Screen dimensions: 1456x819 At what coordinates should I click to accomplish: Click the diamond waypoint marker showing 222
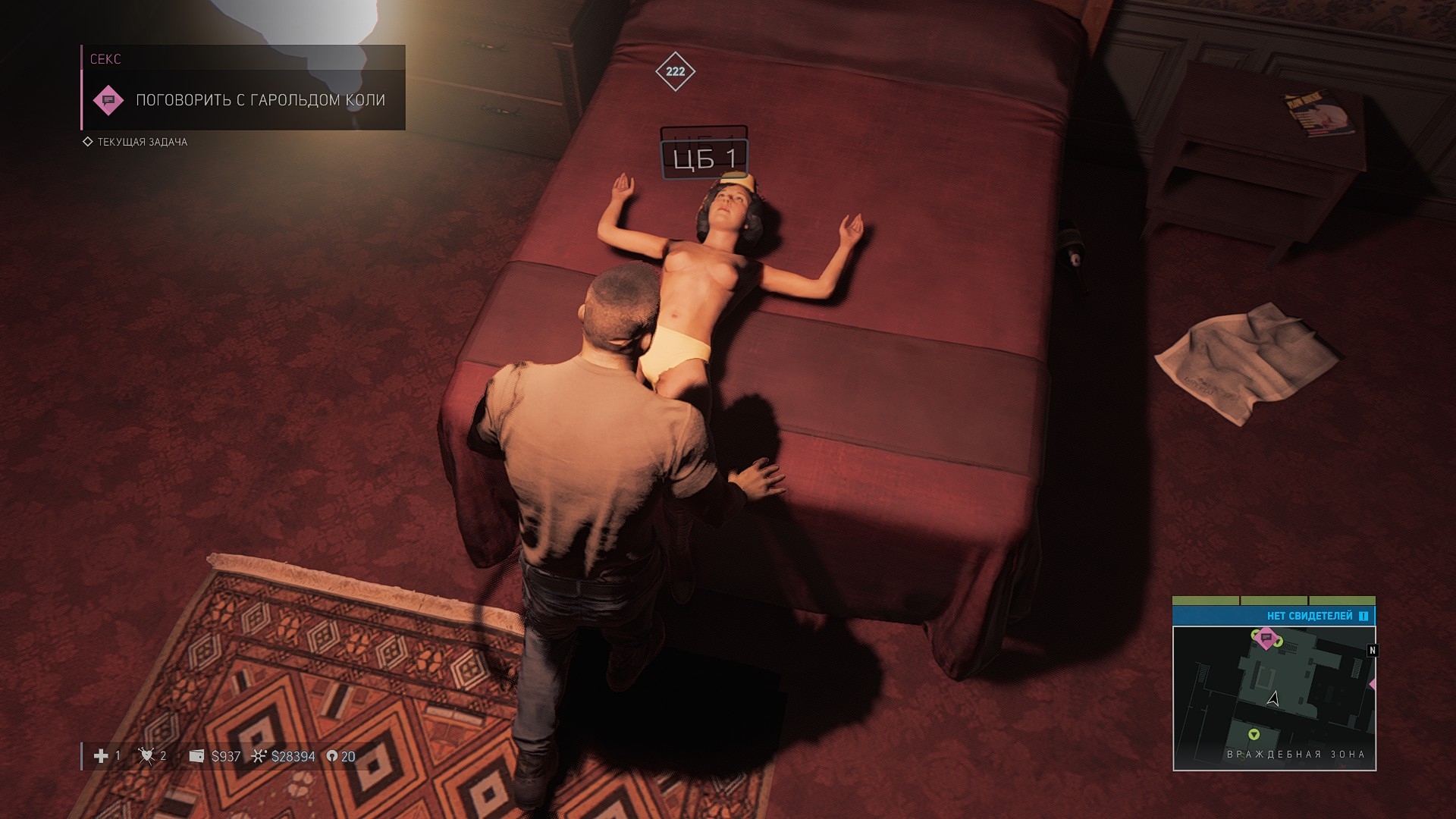[x=675, y=71]
